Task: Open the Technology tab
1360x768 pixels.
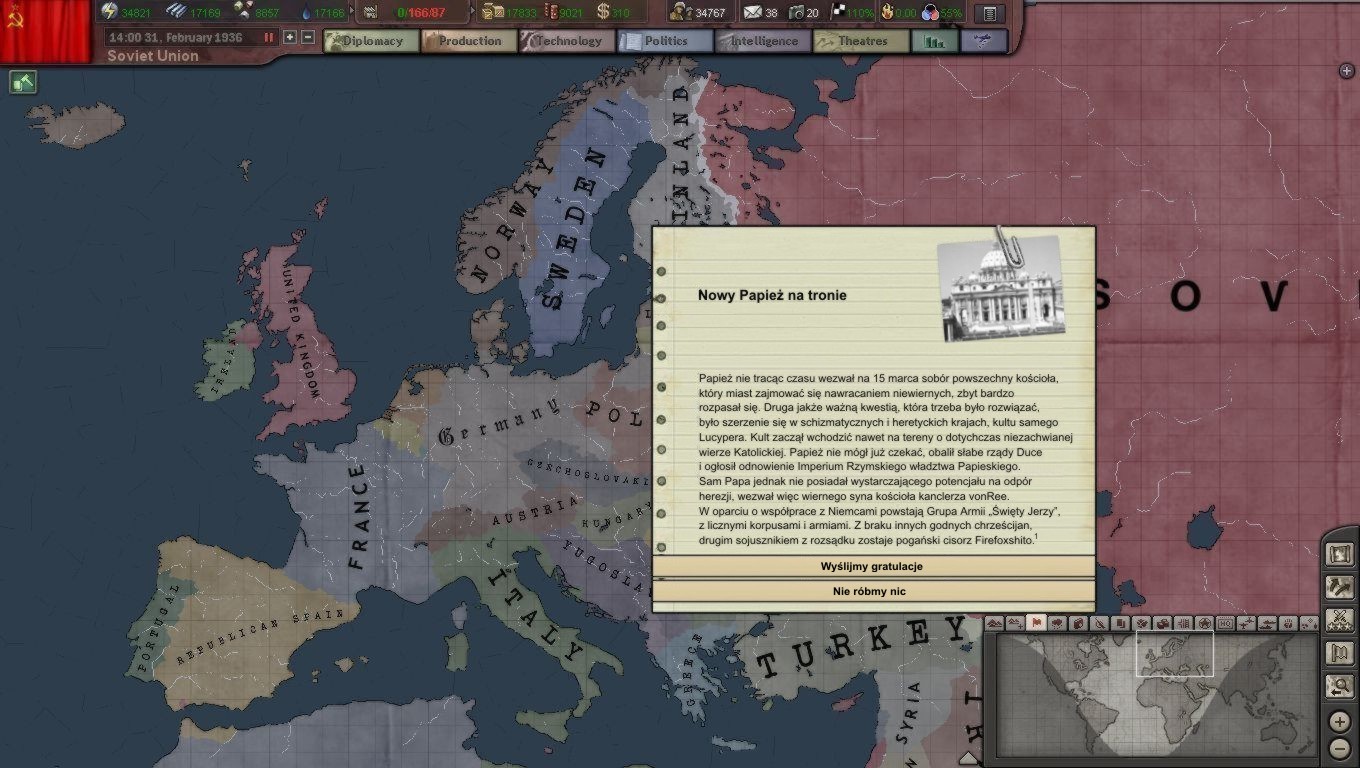Action: coord(566,41)
